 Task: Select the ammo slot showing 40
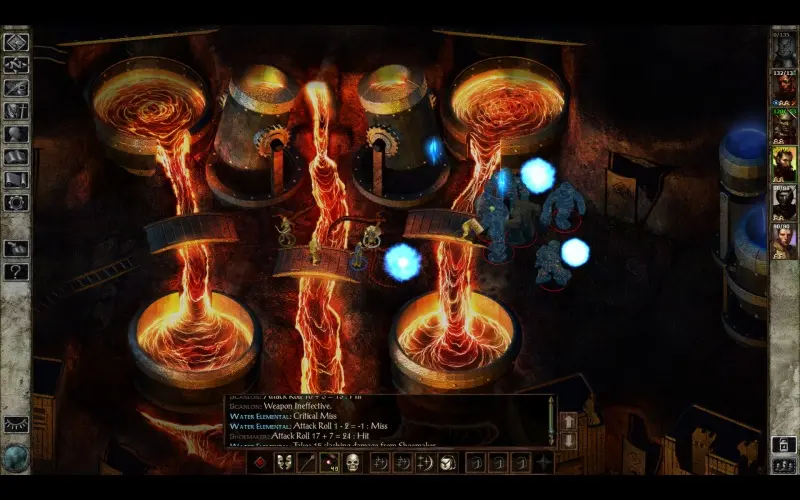click(x=330, y=462)
